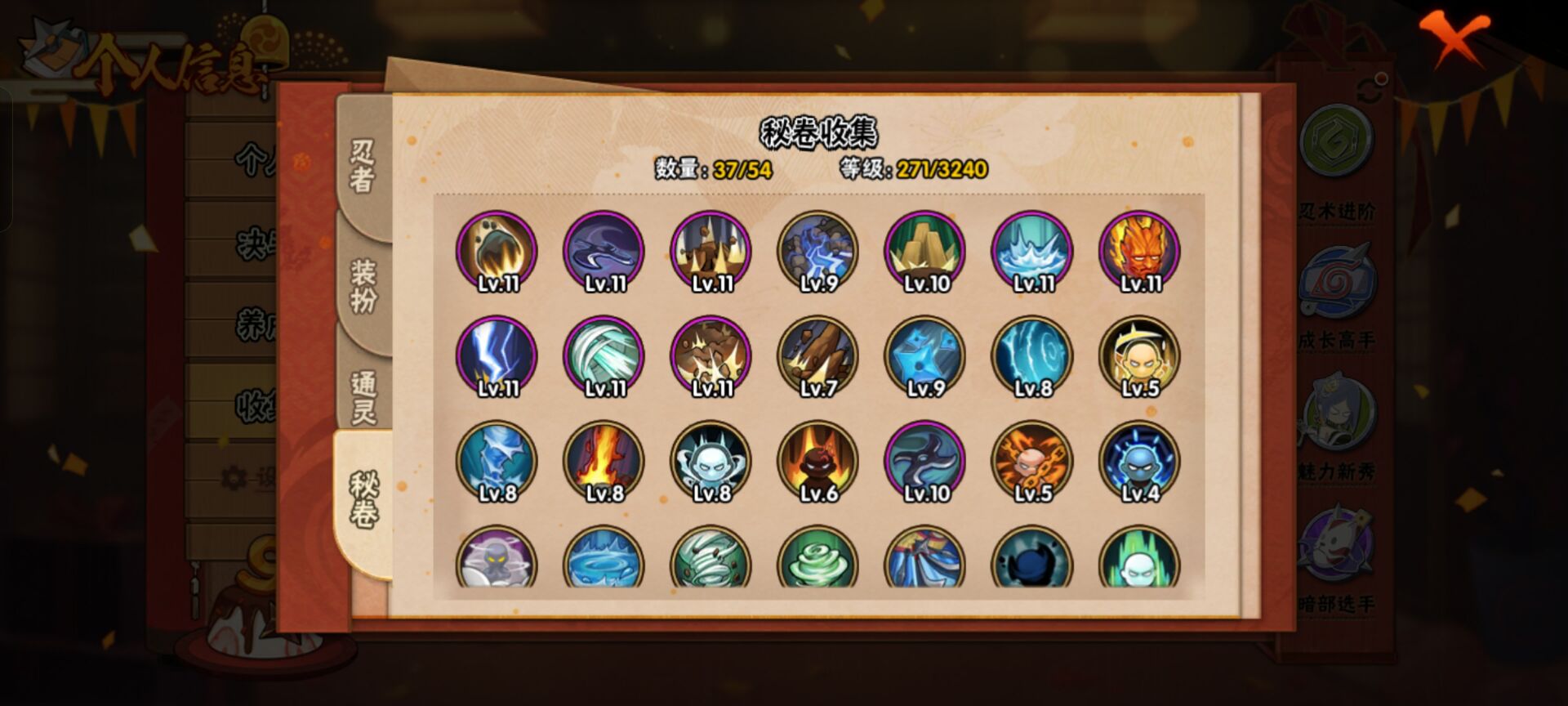Select the 秘卷 tab
The width and height of the screenshot is (1568, 706).
pos(363,500)
